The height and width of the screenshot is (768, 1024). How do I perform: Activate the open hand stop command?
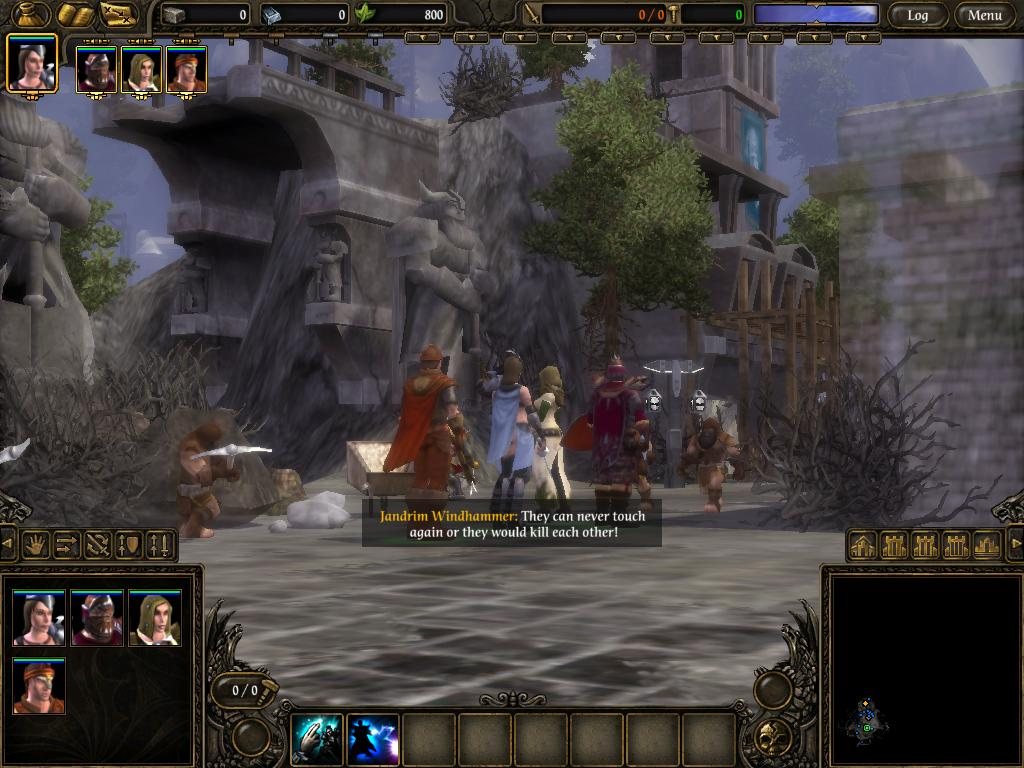point(37,545)
